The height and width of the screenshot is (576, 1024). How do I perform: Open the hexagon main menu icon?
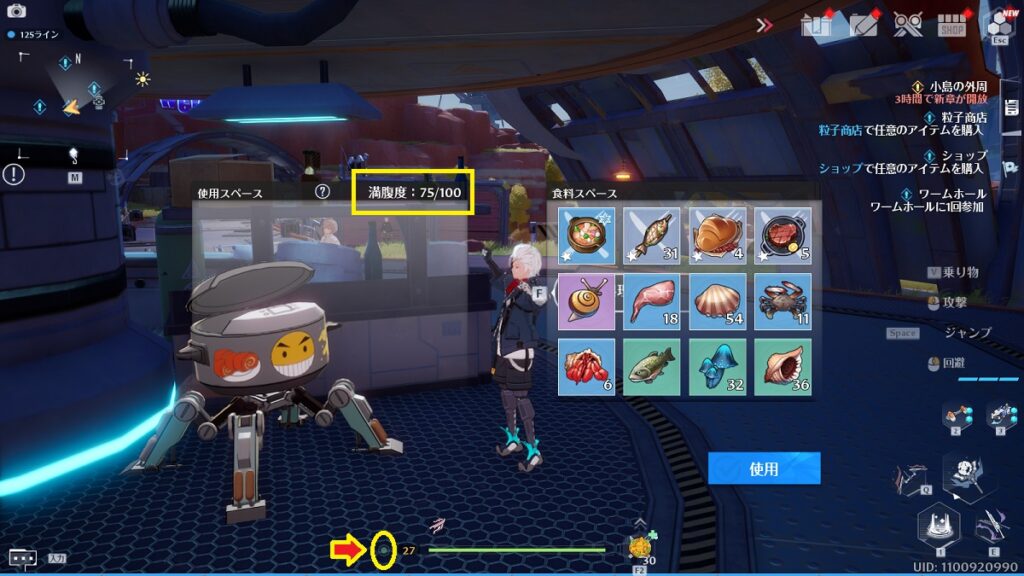[x=999, y=24]
